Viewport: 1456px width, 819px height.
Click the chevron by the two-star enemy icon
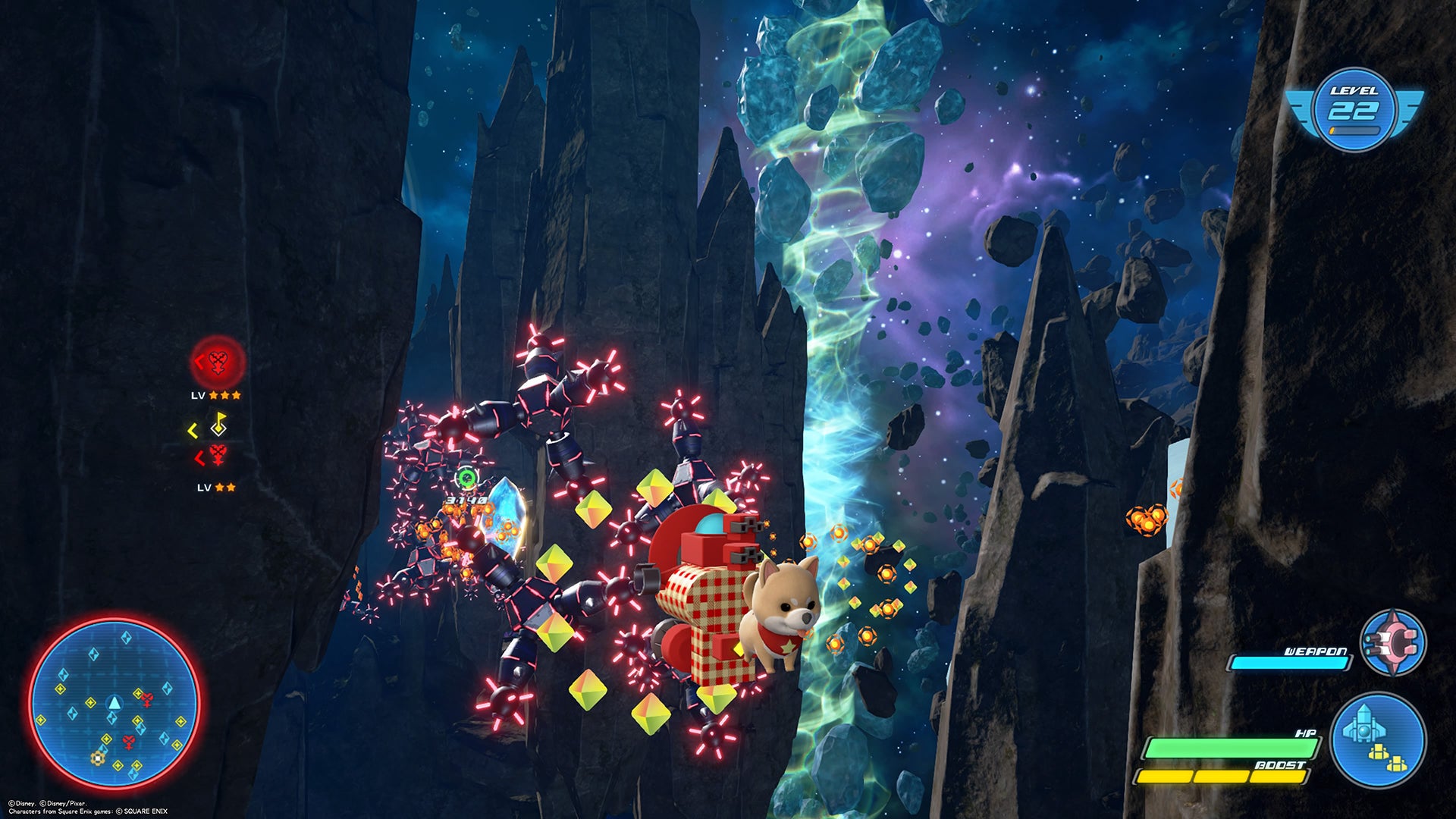[x=199, y=457]
